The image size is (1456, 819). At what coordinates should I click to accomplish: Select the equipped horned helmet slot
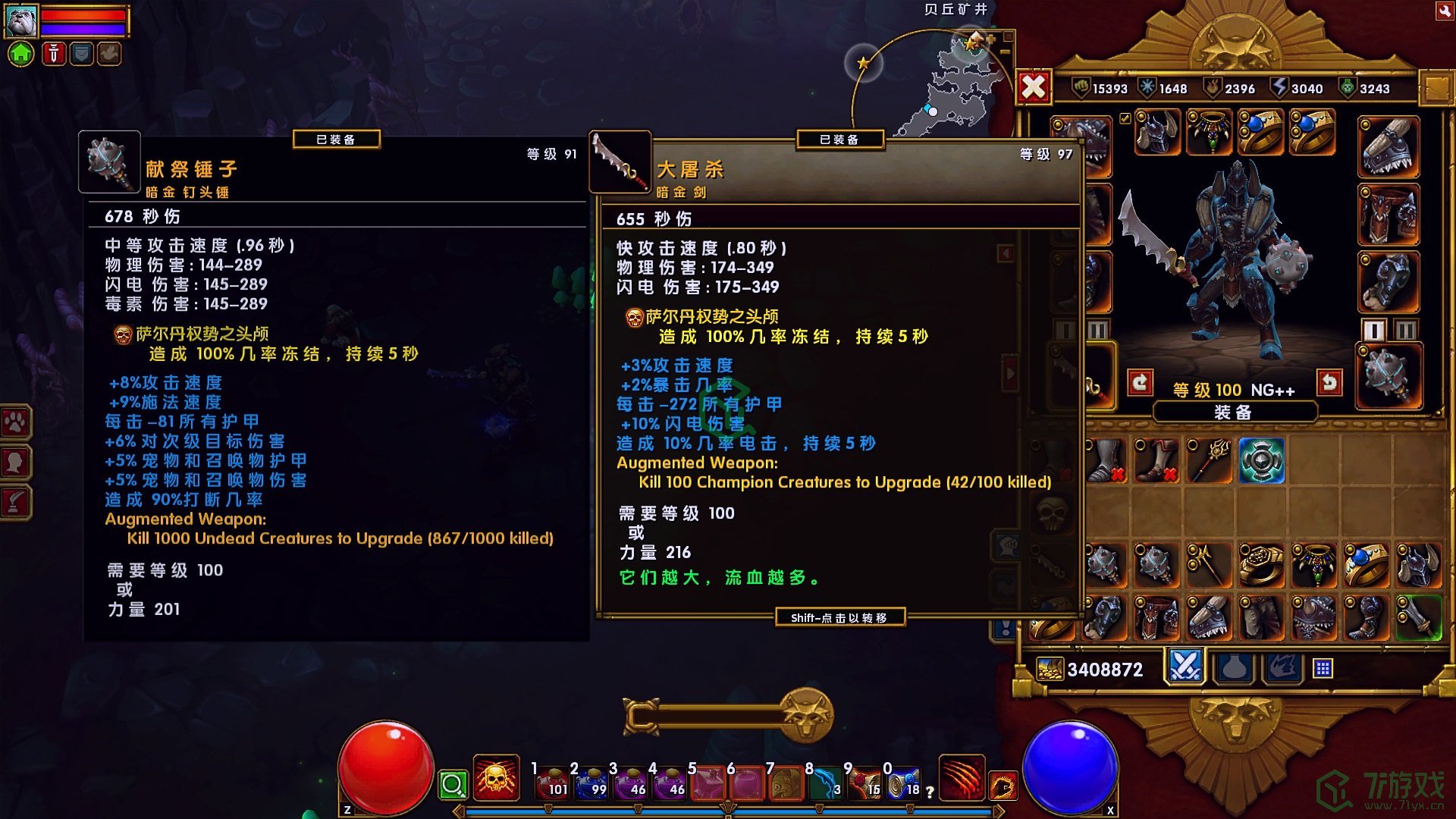tap(1157, 132)
